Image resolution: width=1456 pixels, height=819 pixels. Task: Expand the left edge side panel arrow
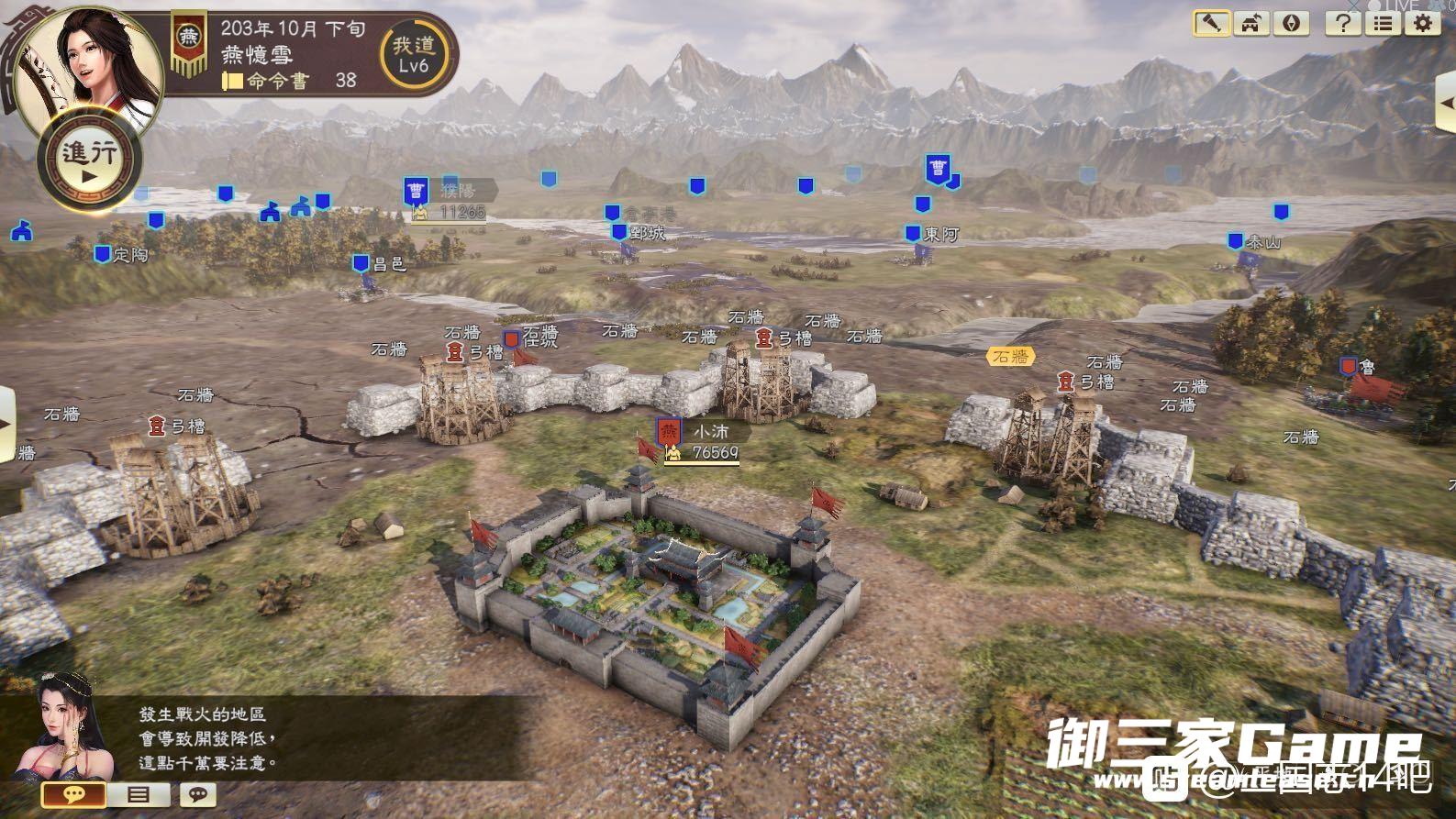click(x=7, y=425)
